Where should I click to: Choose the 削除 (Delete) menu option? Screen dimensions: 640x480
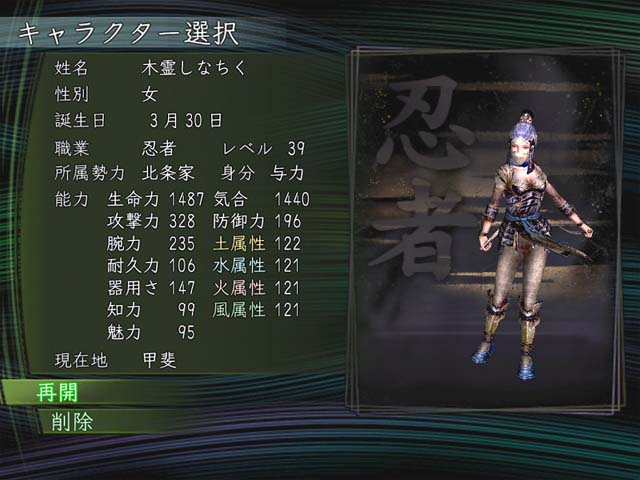click(x=72, y=421)
